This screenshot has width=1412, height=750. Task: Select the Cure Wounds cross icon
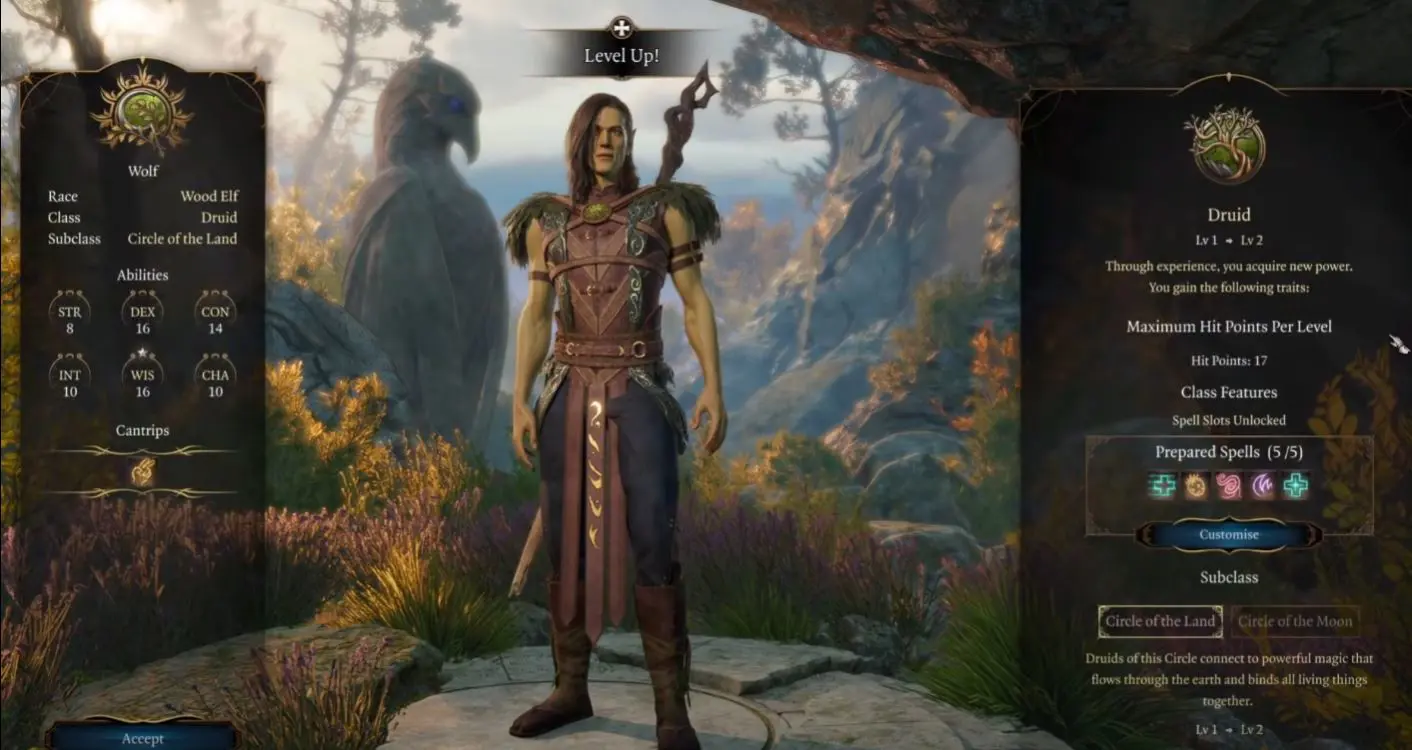pyautogui.click(x=1297, y=487)
